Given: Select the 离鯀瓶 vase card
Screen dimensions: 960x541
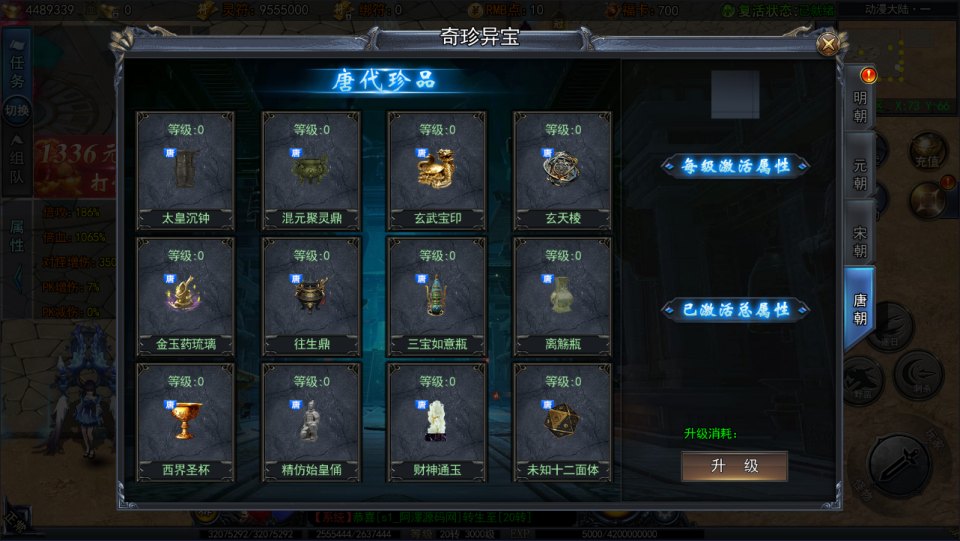Looking at the screenshot, I should click(x=562, y=296).
